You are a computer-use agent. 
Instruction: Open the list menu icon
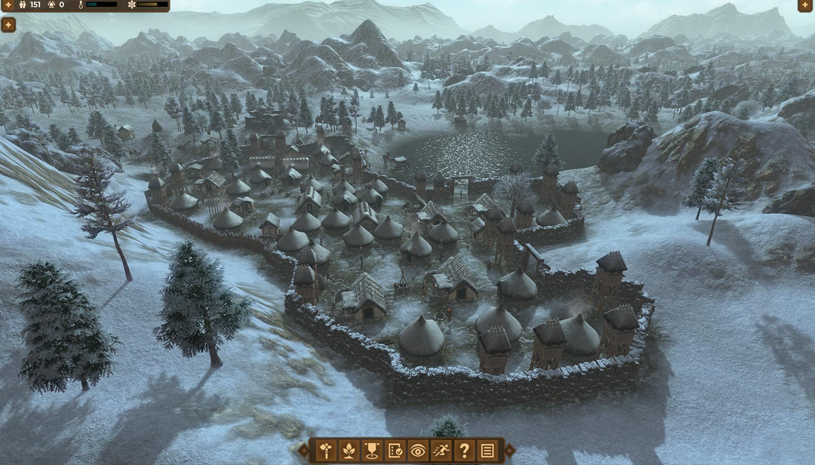pyautogui.click(x=487, y=451)
